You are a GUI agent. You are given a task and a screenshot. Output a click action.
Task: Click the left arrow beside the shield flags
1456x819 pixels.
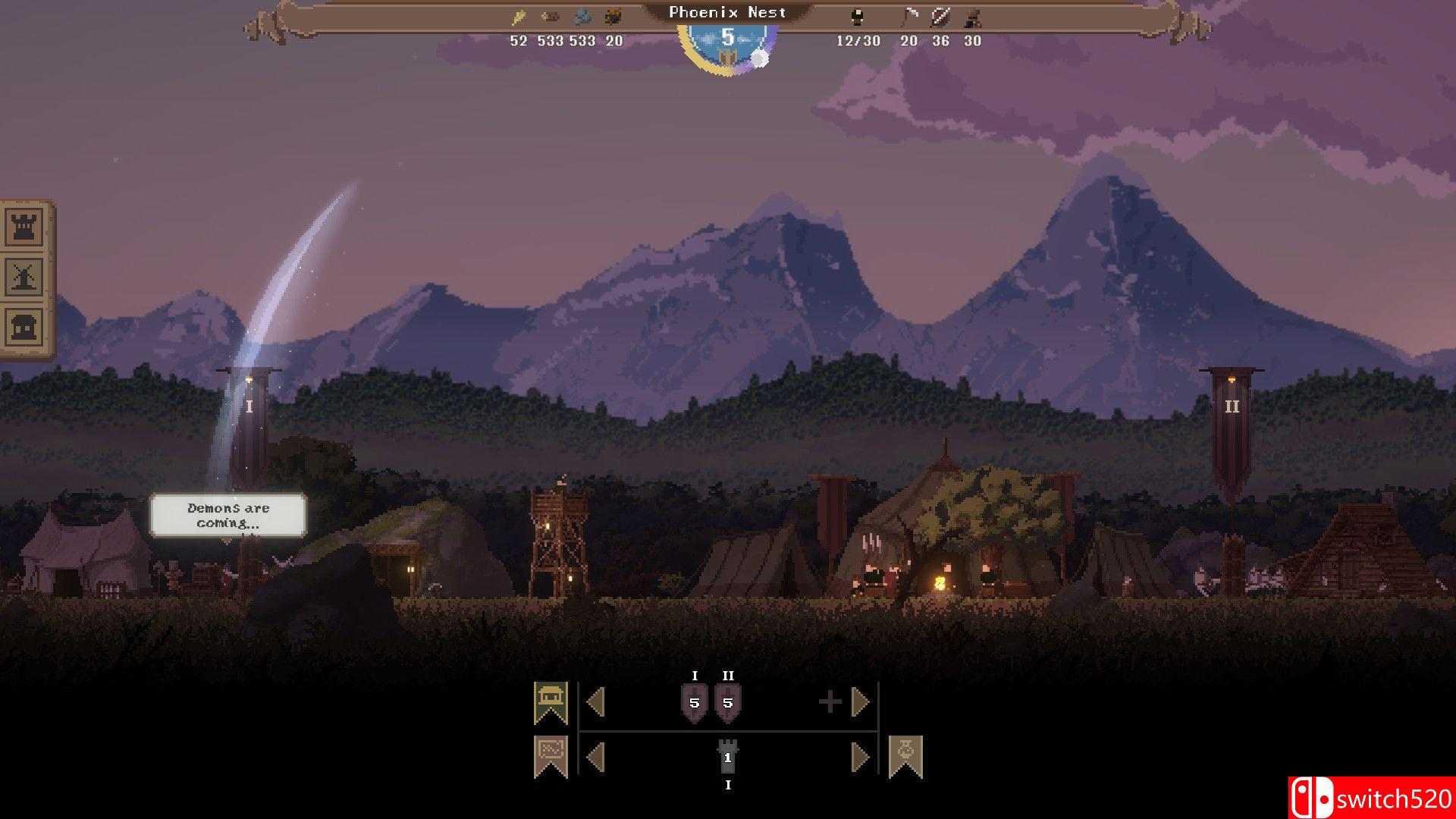(597, 701)
